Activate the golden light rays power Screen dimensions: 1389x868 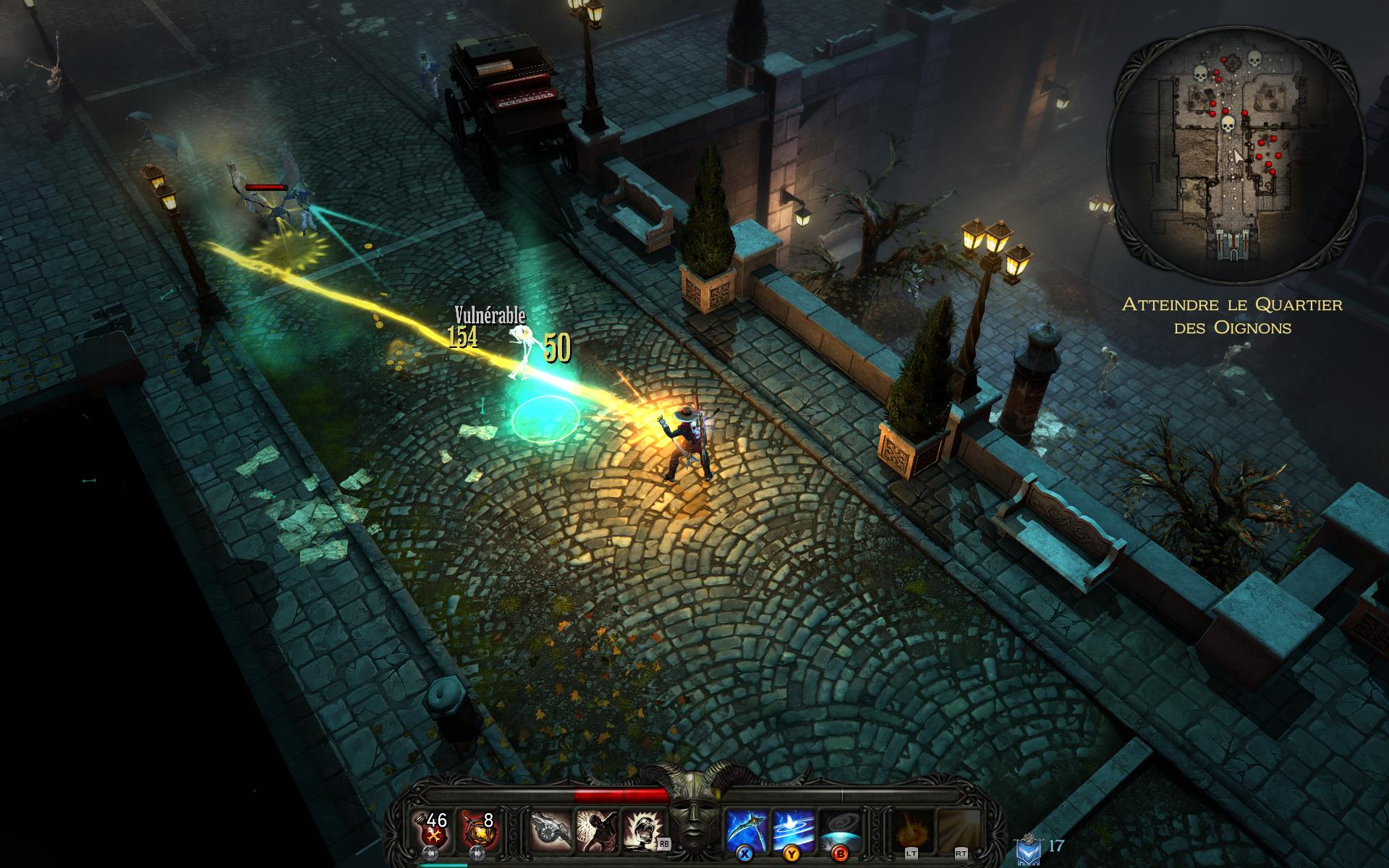click(x=959, y=830)
